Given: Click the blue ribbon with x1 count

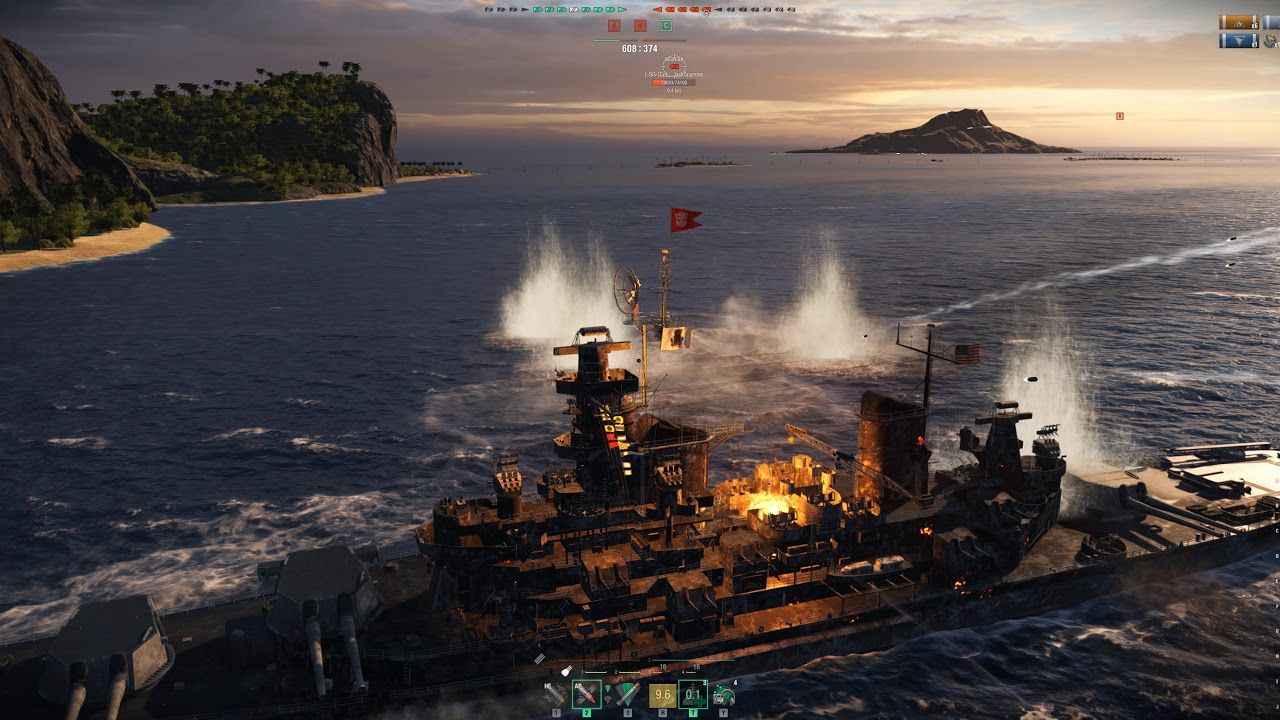Looking at the screenshot, I should [x=1238, y=41].
